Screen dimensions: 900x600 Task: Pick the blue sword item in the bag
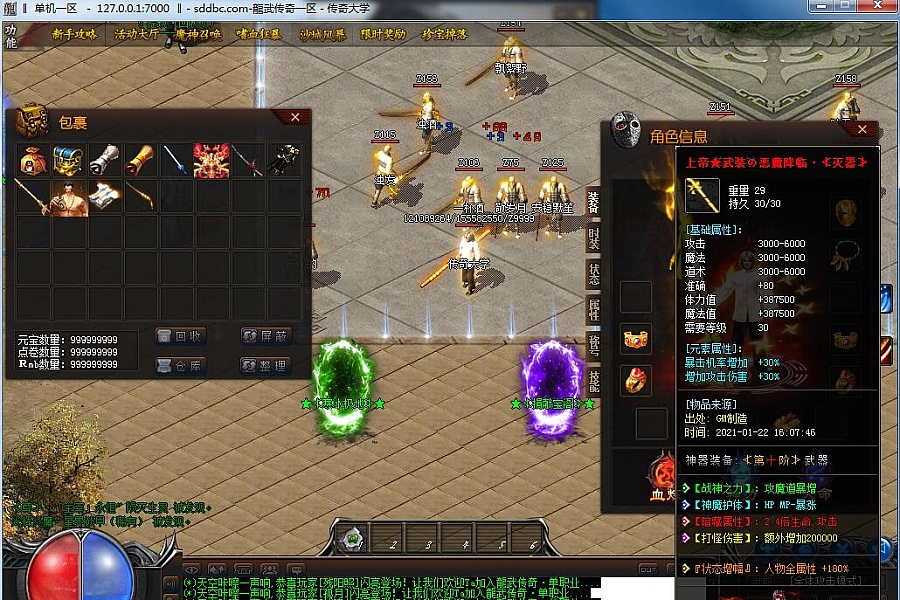coord(176,160)
